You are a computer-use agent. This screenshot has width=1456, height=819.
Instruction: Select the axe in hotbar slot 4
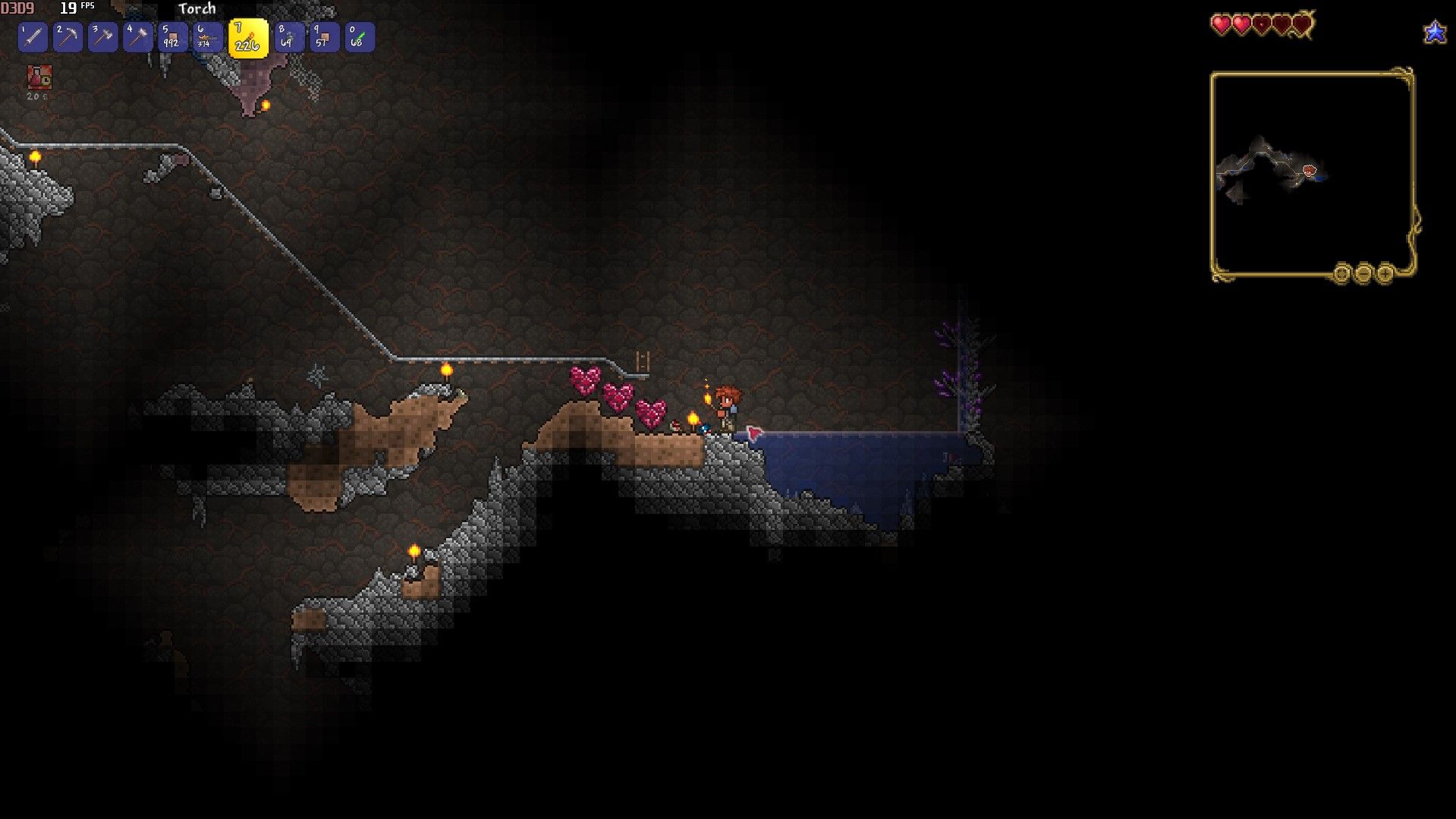pyautogui.click(x=137, y=36)
